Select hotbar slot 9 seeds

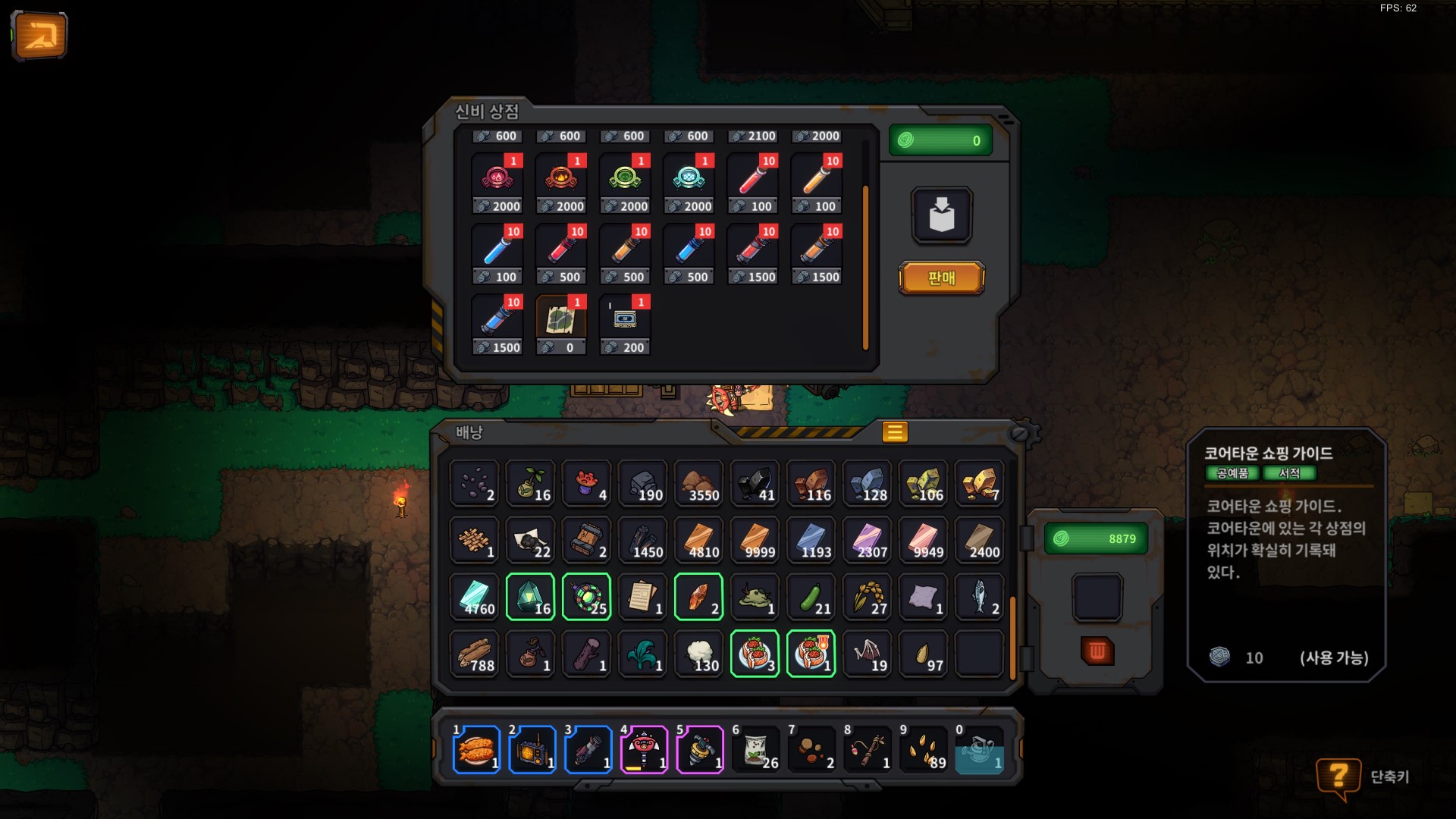tap(924, 750)
